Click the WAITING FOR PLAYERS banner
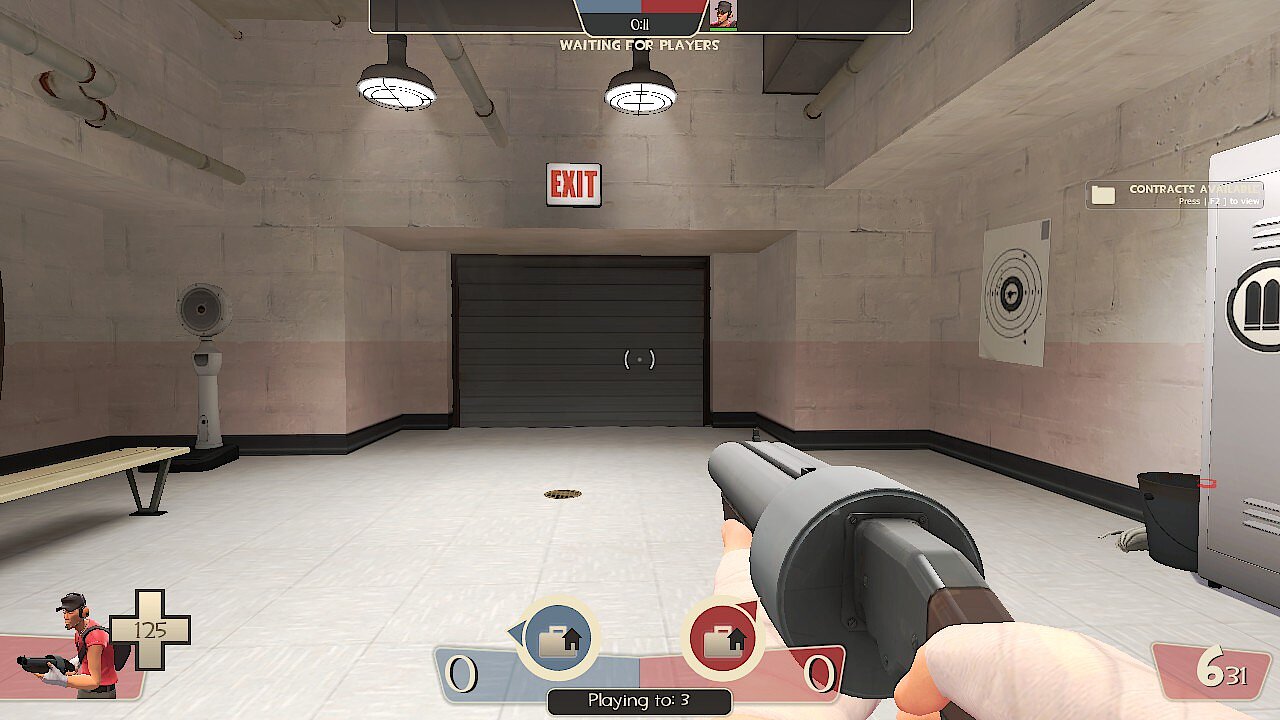This screenshot has width=1280, height=720. (640, 45)
